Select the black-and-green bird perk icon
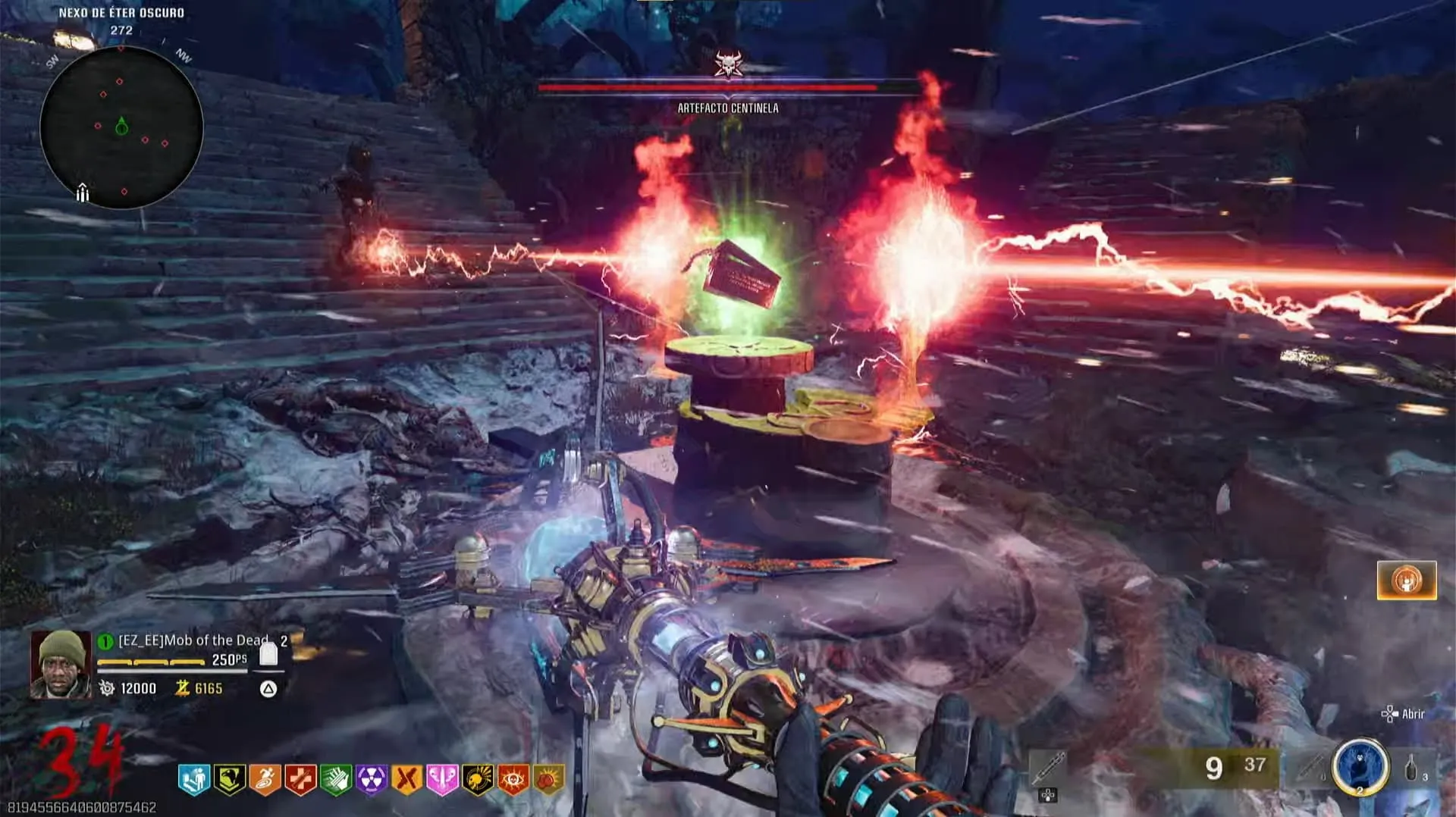Screen dimensions: 1456x817 pos(230,779)
